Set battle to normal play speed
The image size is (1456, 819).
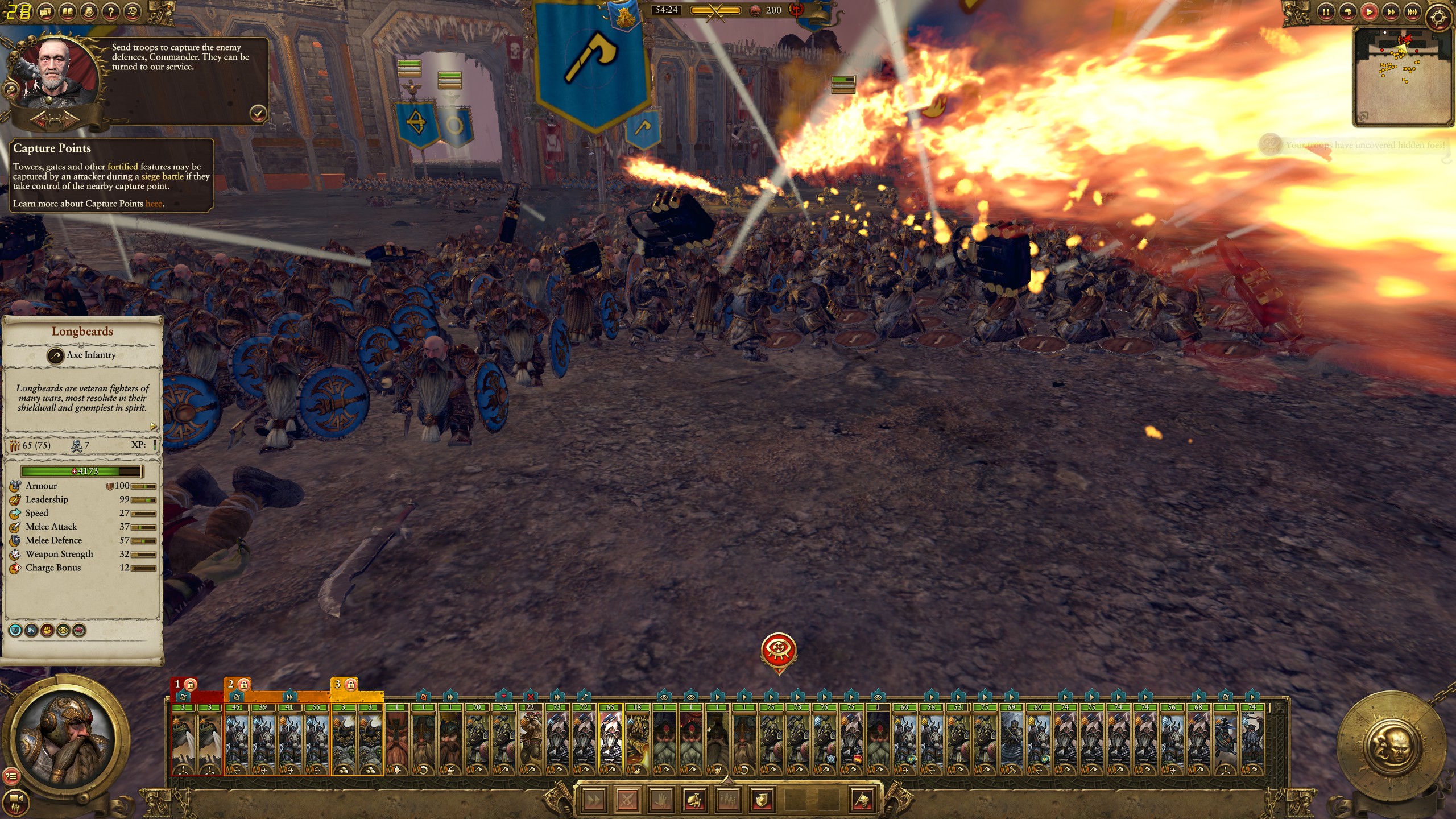(x=1369, y=11)
